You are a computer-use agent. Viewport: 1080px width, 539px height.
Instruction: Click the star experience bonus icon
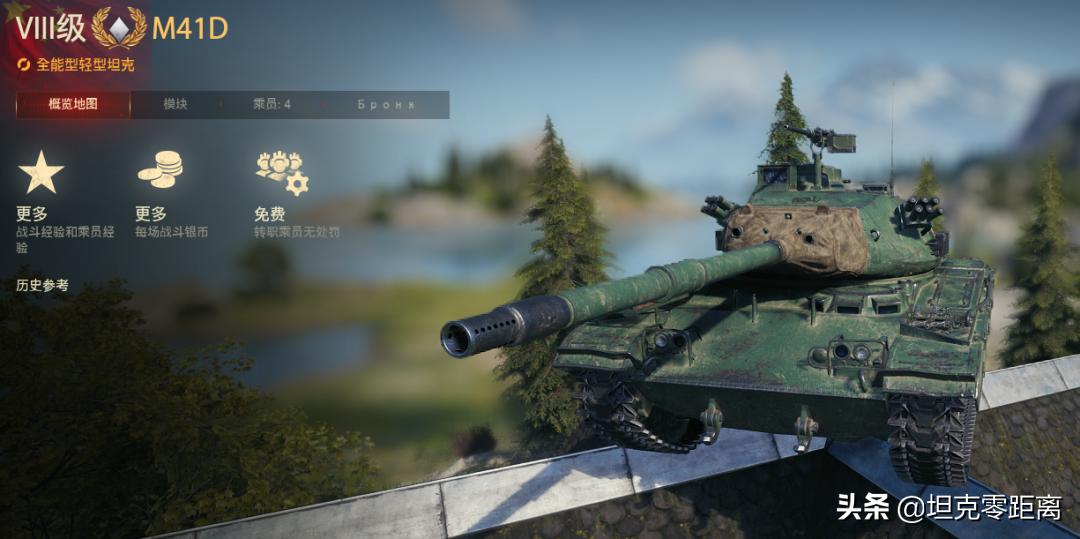[x=41, y=173]
